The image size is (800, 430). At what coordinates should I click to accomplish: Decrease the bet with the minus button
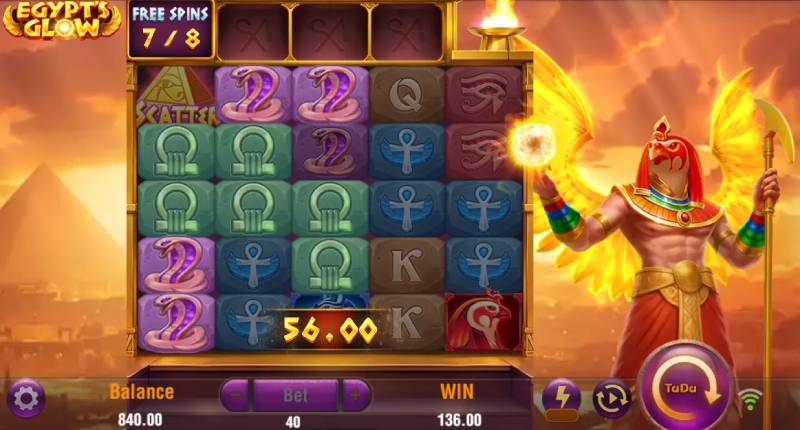[235, 394]
